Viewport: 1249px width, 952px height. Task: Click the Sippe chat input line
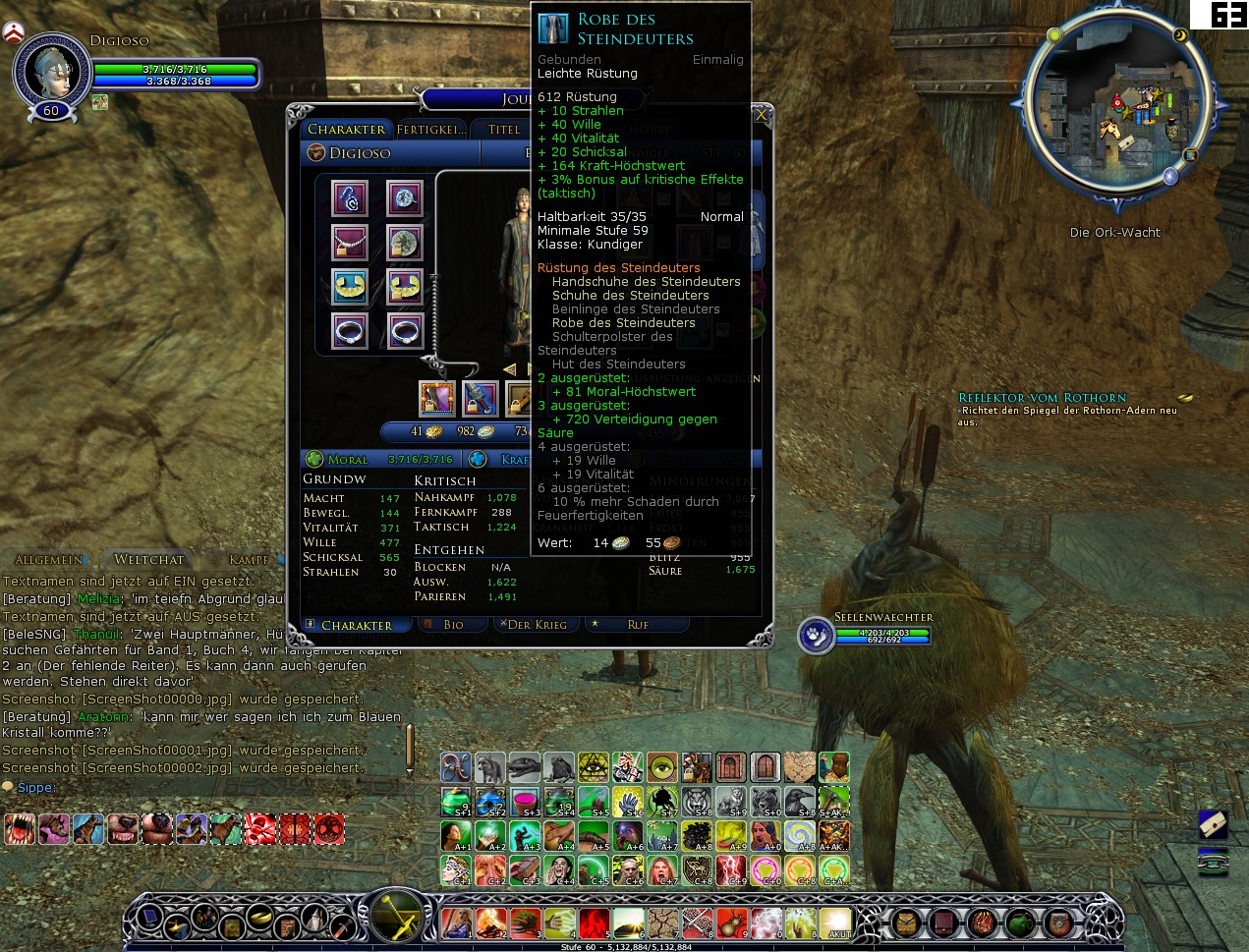coord(197,788)
